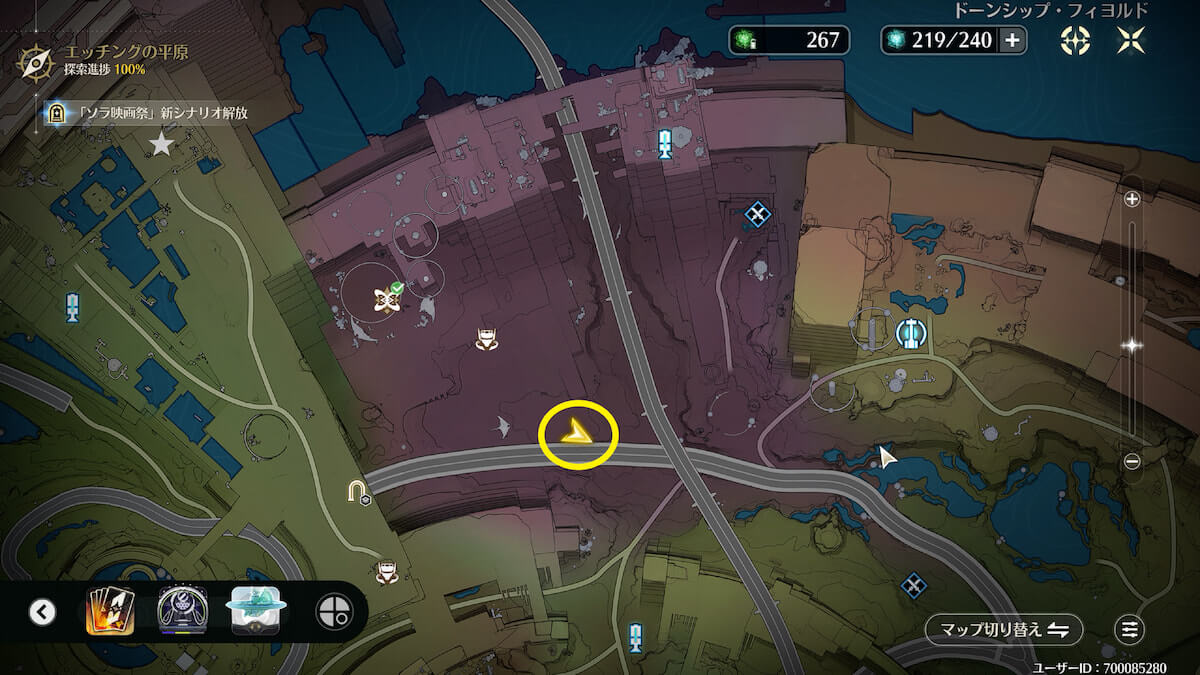1200x675 pixels.
Task: Select the circled teleport gate marker
Action: coord(910,332)
